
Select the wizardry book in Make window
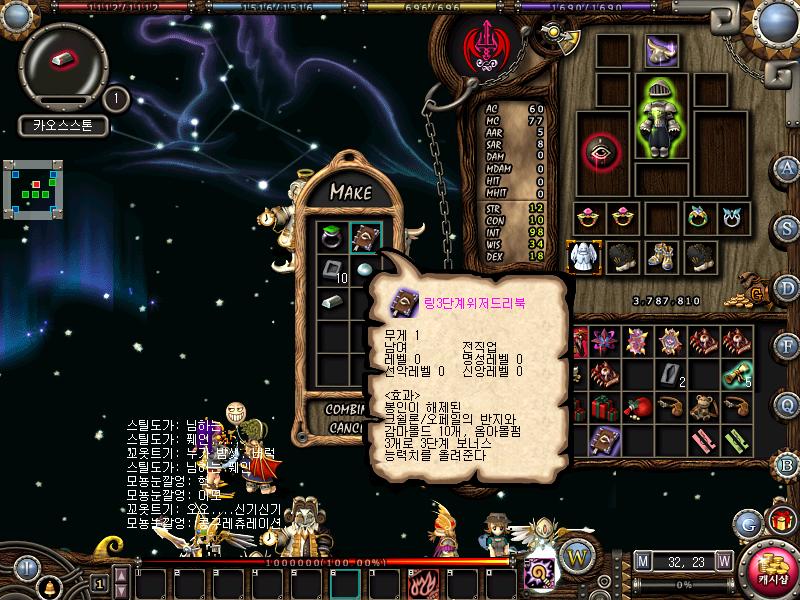(x=364, y=237)
